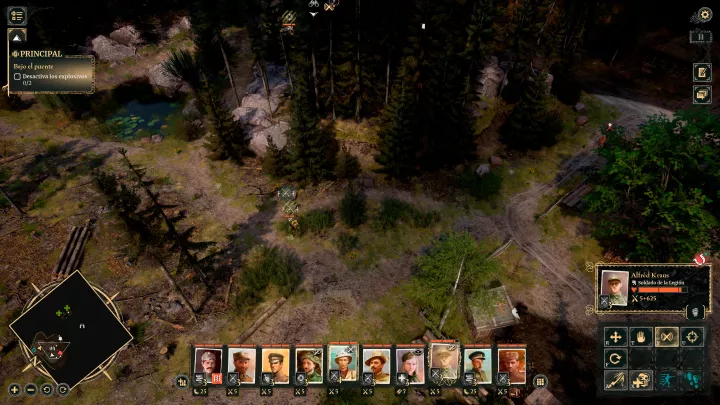Toggle the footsteps stealth mode
Image resolution: width=720 pixels, height=405 pixels.
(691, 380)
